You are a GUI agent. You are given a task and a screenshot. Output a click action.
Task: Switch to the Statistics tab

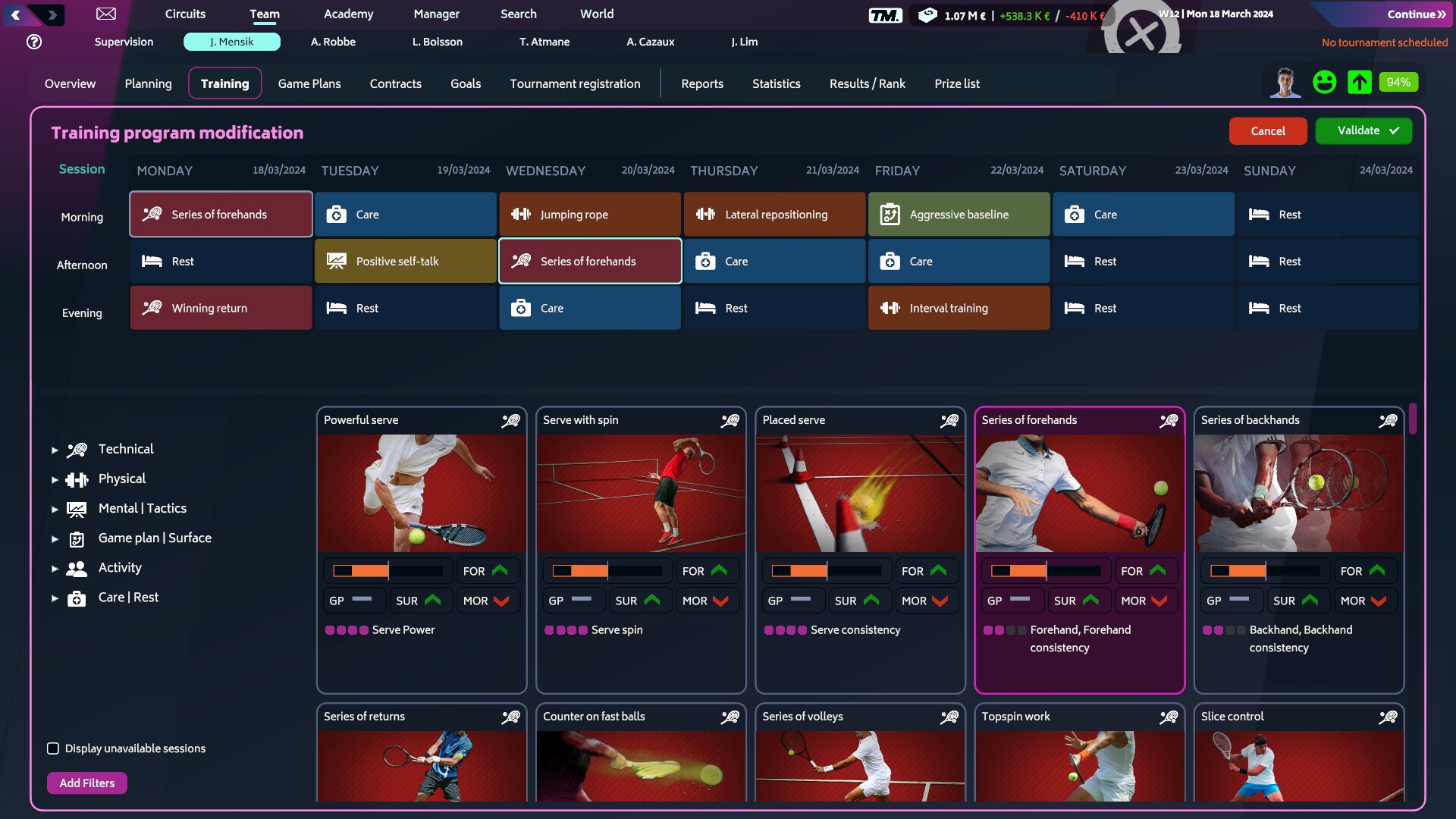click(776, 83)
